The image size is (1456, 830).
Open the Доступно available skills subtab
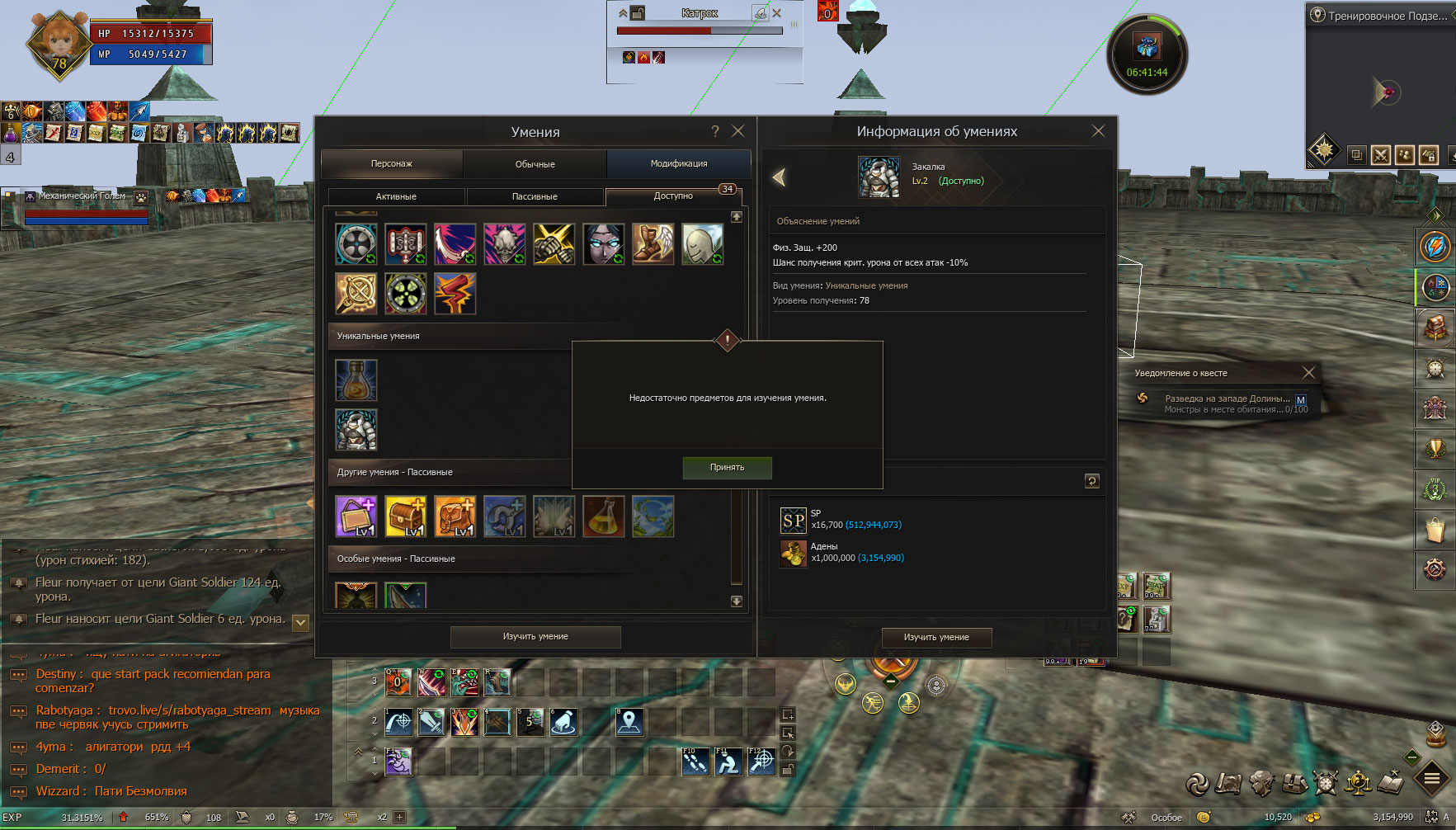pyautogui.click(x=673, y=196)
